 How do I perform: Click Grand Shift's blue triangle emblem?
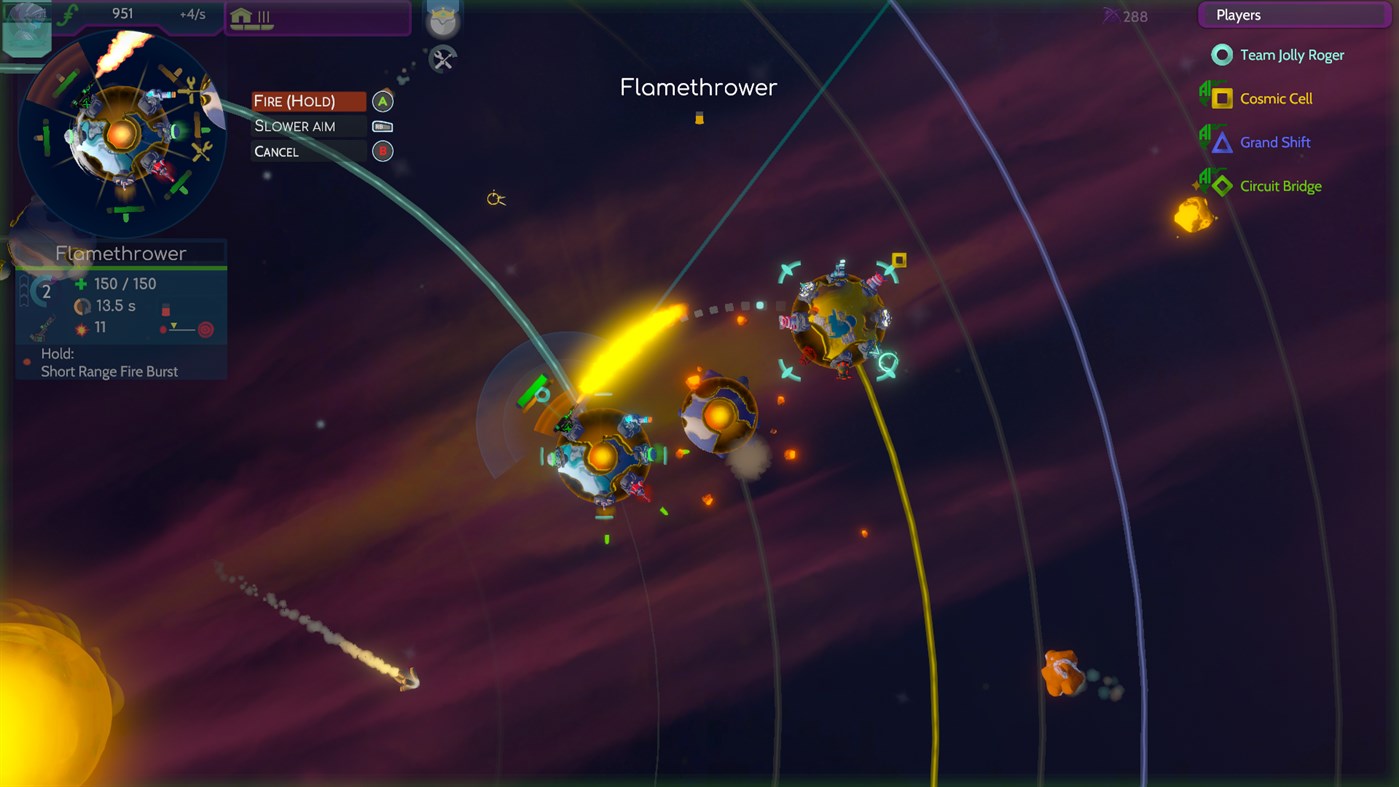pyautogui.click(x=1221, y=142)
